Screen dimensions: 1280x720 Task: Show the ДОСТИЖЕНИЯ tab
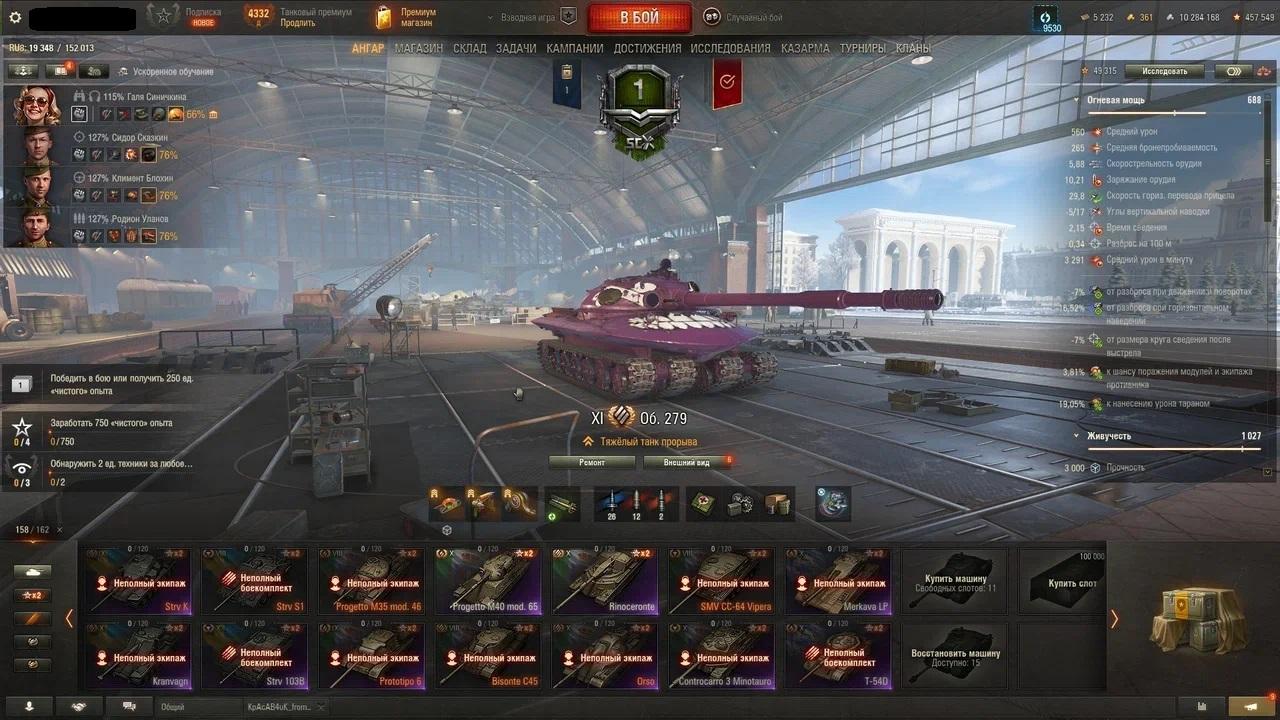647,48
